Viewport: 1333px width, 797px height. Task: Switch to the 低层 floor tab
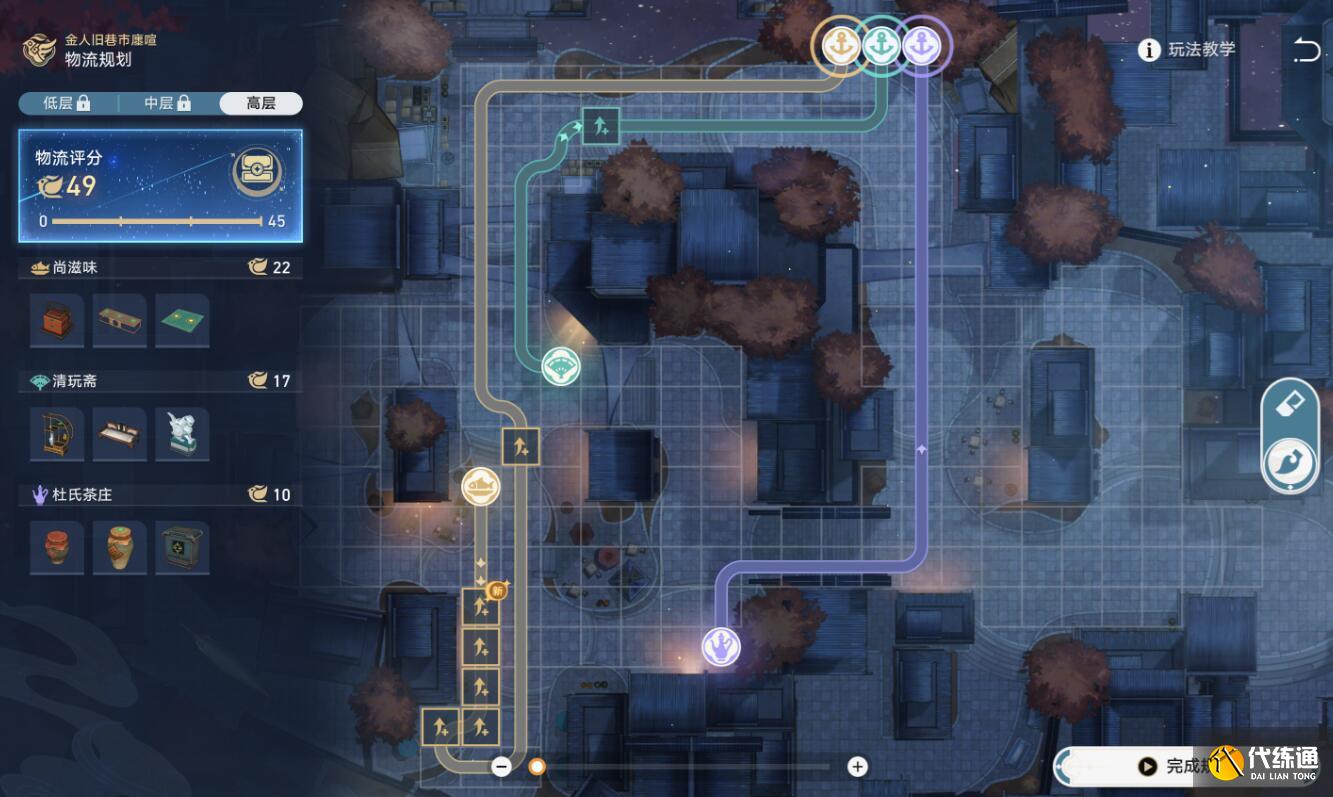67,103
